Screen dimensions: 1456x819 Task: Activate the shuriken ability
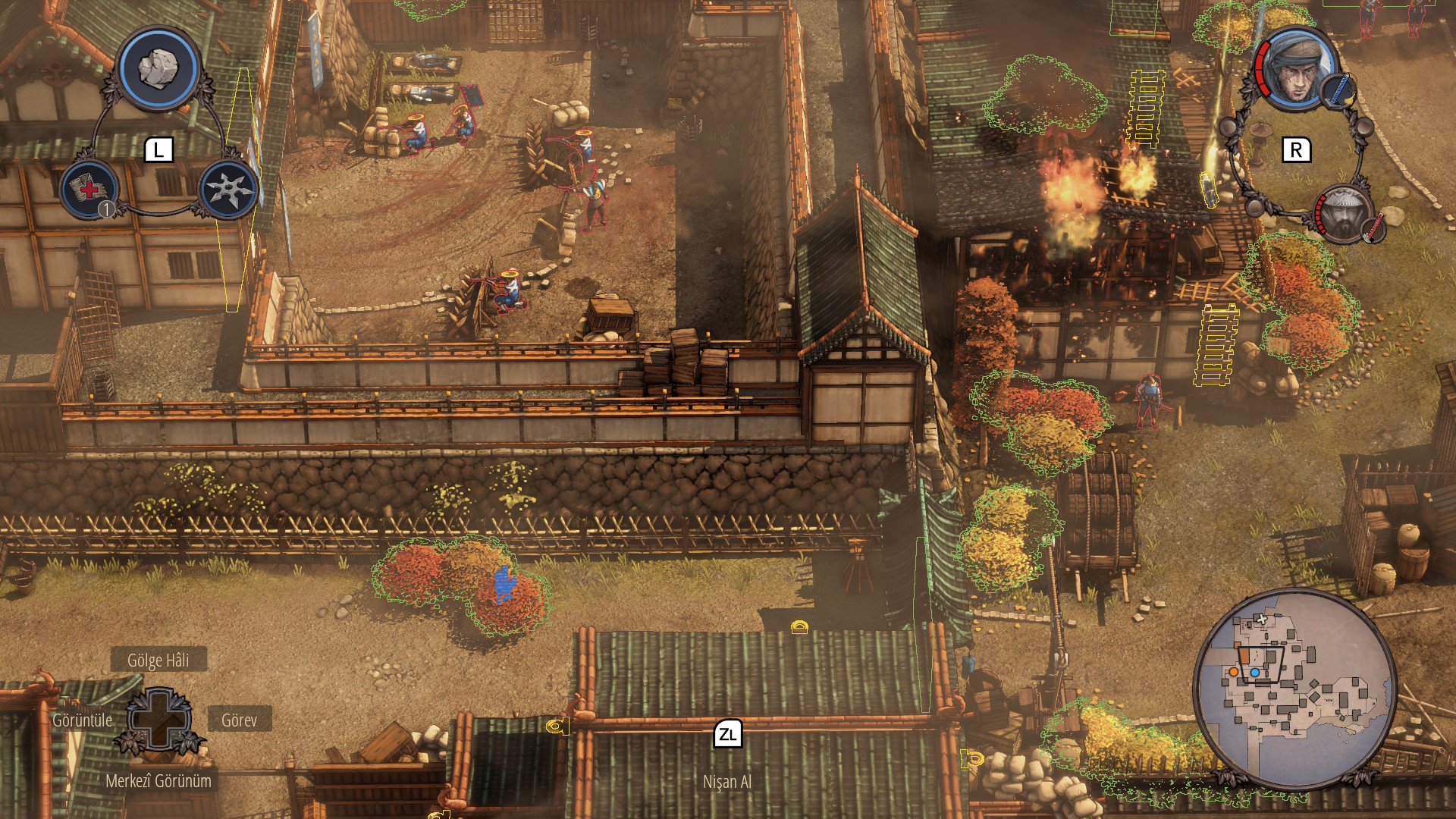point(227,189)
